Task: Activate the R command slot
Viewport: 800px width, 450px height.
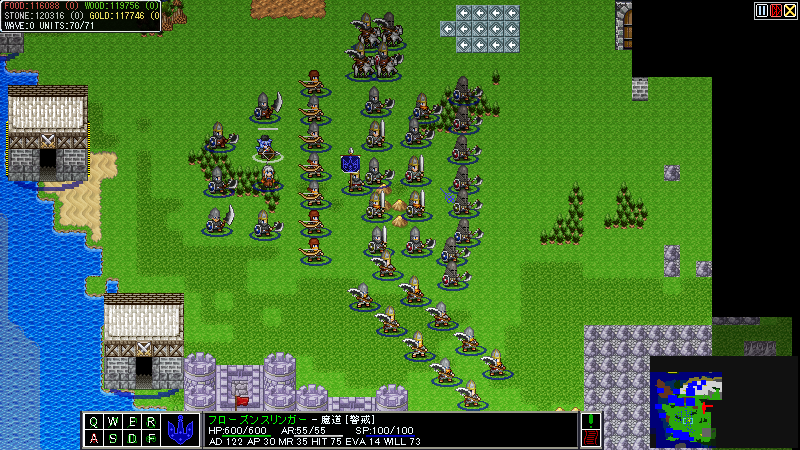Action: coord(150,421)
